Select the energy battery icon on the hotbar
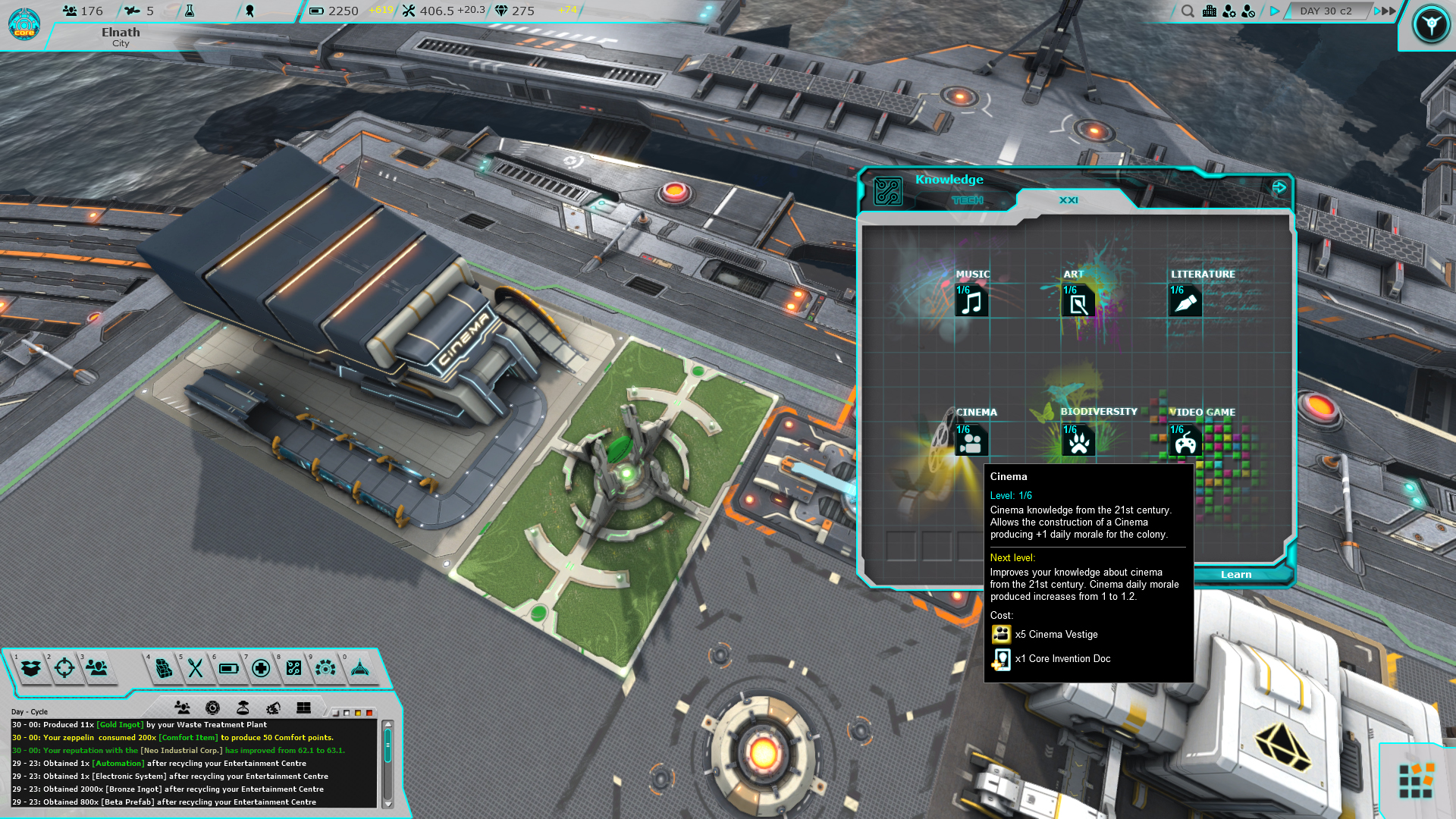This screenshot has height=819, width=1456. pyautogui.click(x=227, y=670)
